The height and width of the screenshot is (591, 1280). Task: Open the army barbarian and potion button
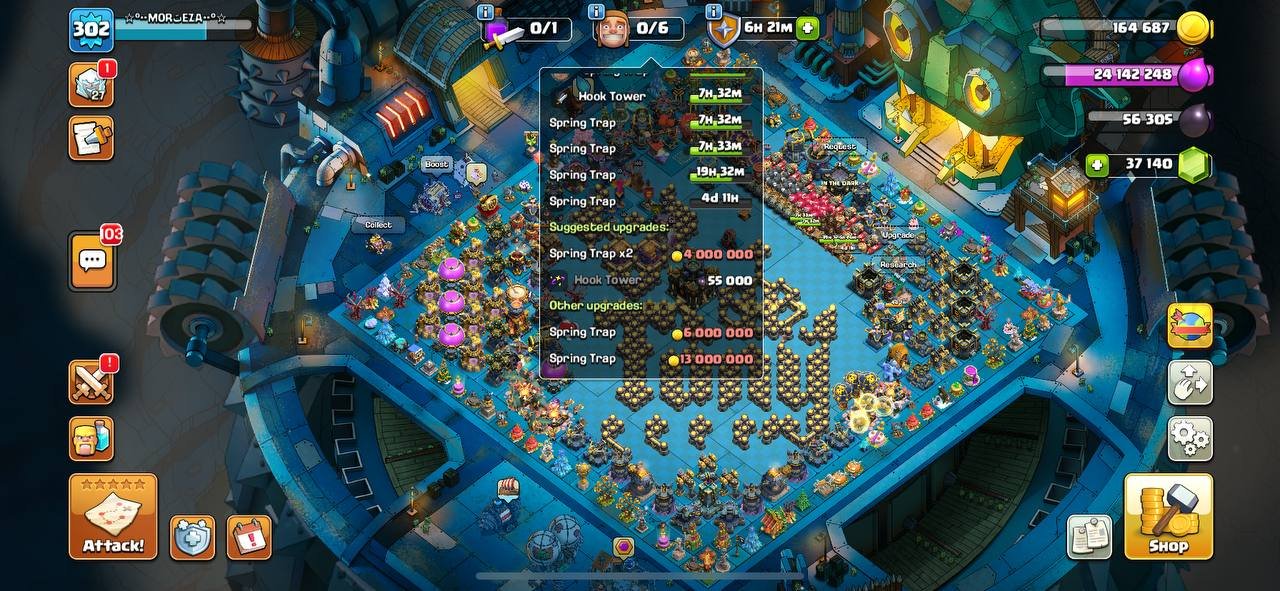point(91,439)
